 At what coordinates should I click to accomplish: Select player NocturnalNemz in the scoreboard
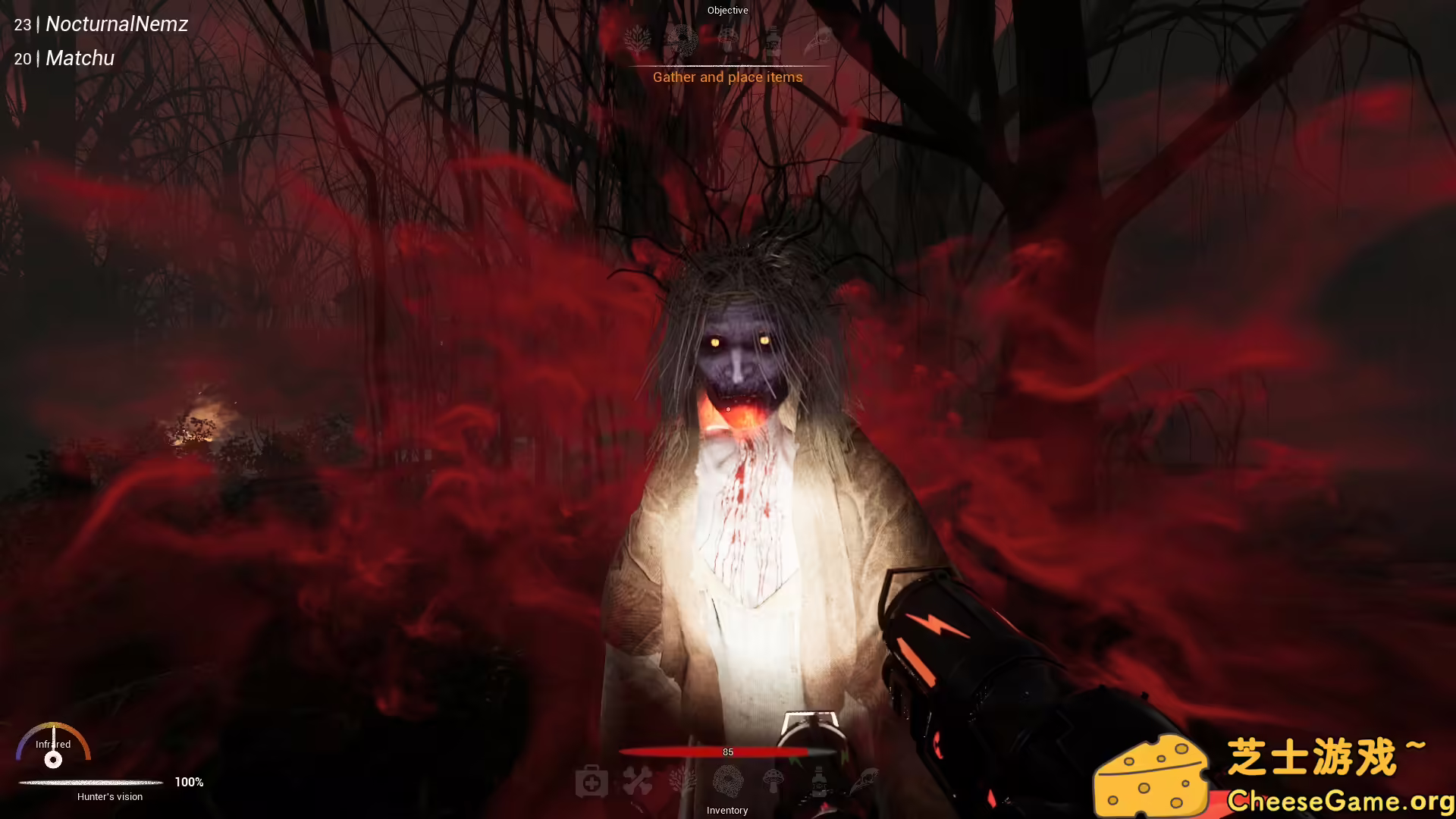[116, 24]
